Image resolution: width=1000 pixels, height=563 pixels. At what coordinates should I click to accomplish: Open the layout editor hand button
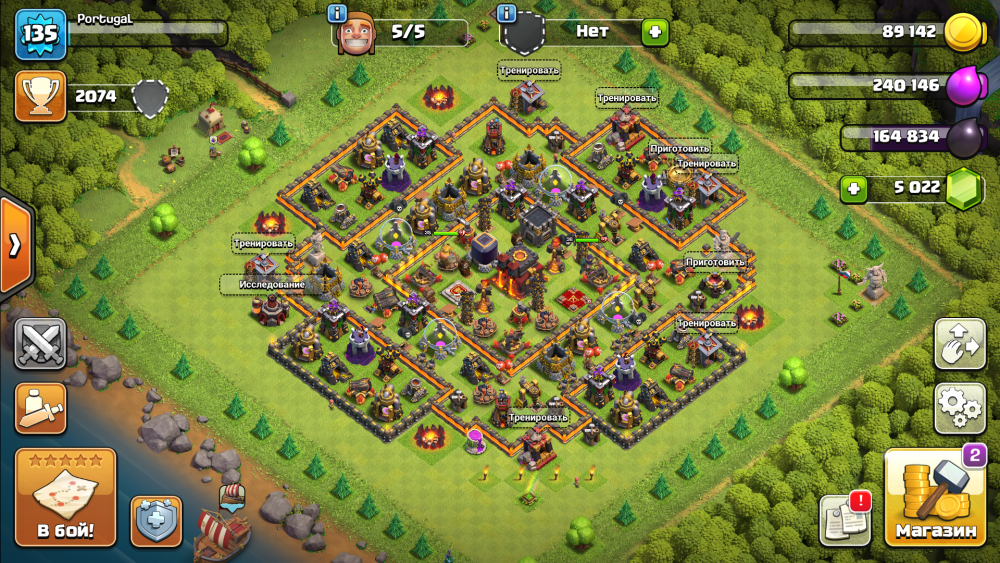click(x=960, y=344)
